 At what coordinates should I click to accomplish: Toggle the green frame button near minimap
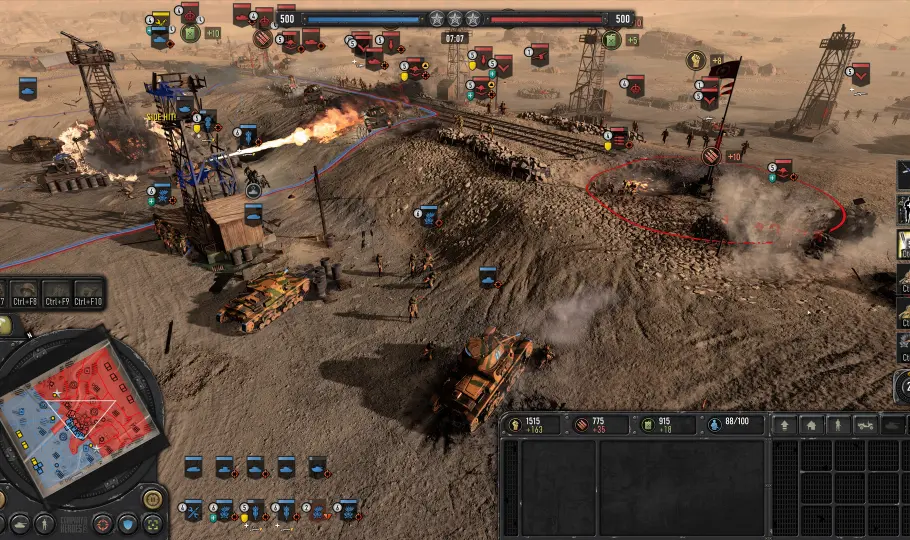click(152, 523)
